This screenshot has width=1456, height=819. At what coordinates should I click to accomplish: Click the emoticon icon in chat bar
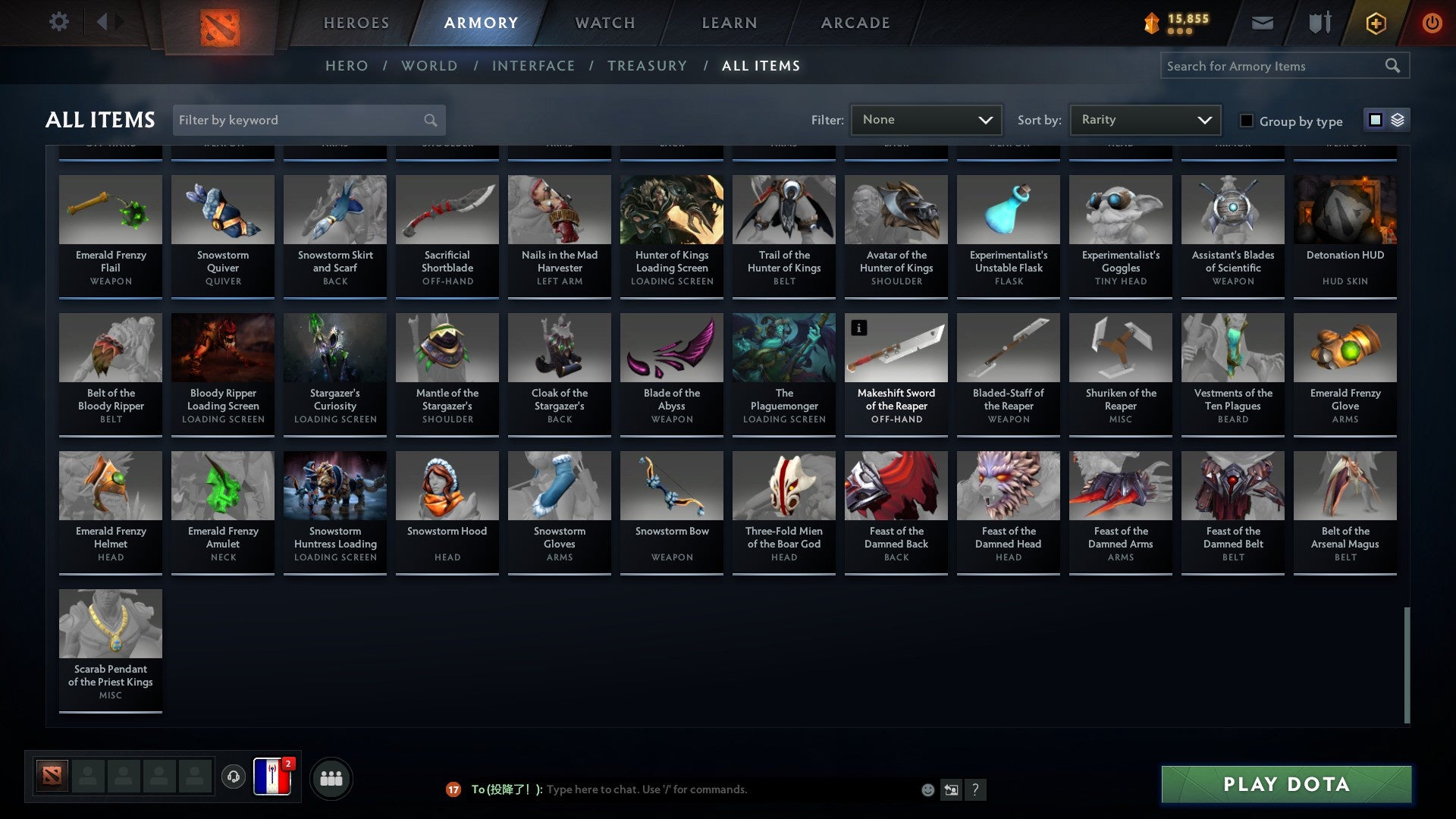point(927,789)
